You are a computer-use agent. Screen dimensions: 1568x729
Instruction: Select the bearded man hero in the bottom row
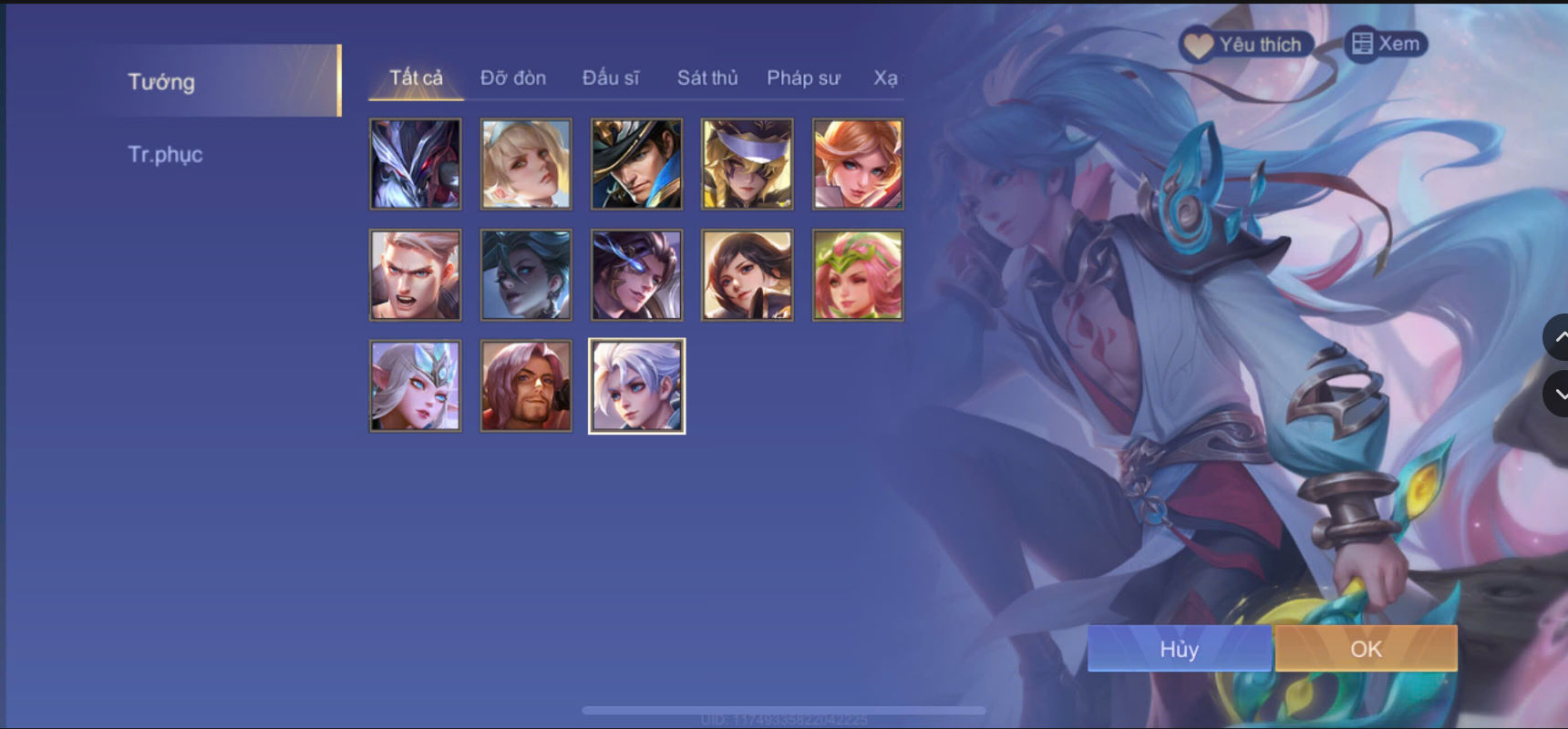(525, 385)
